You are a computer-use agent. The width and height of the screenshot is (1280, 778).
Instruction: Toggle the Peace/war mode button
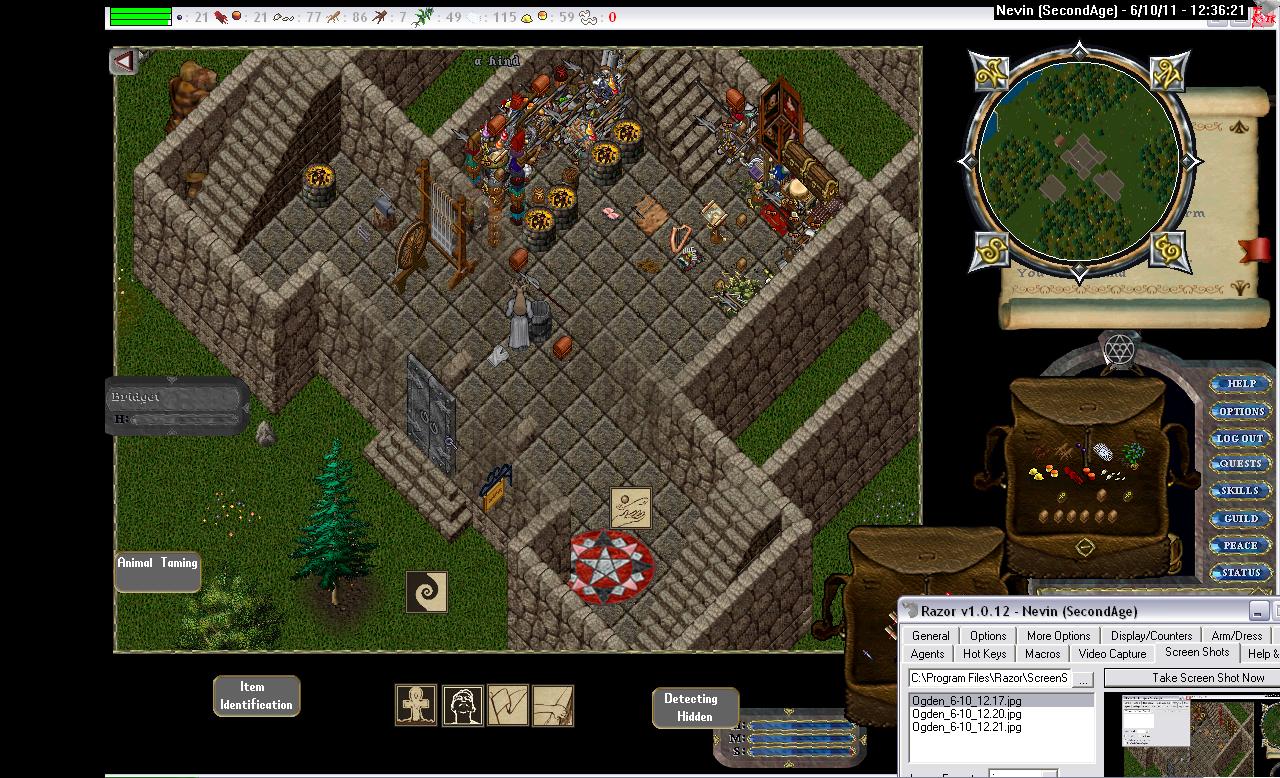(1241, 545)
